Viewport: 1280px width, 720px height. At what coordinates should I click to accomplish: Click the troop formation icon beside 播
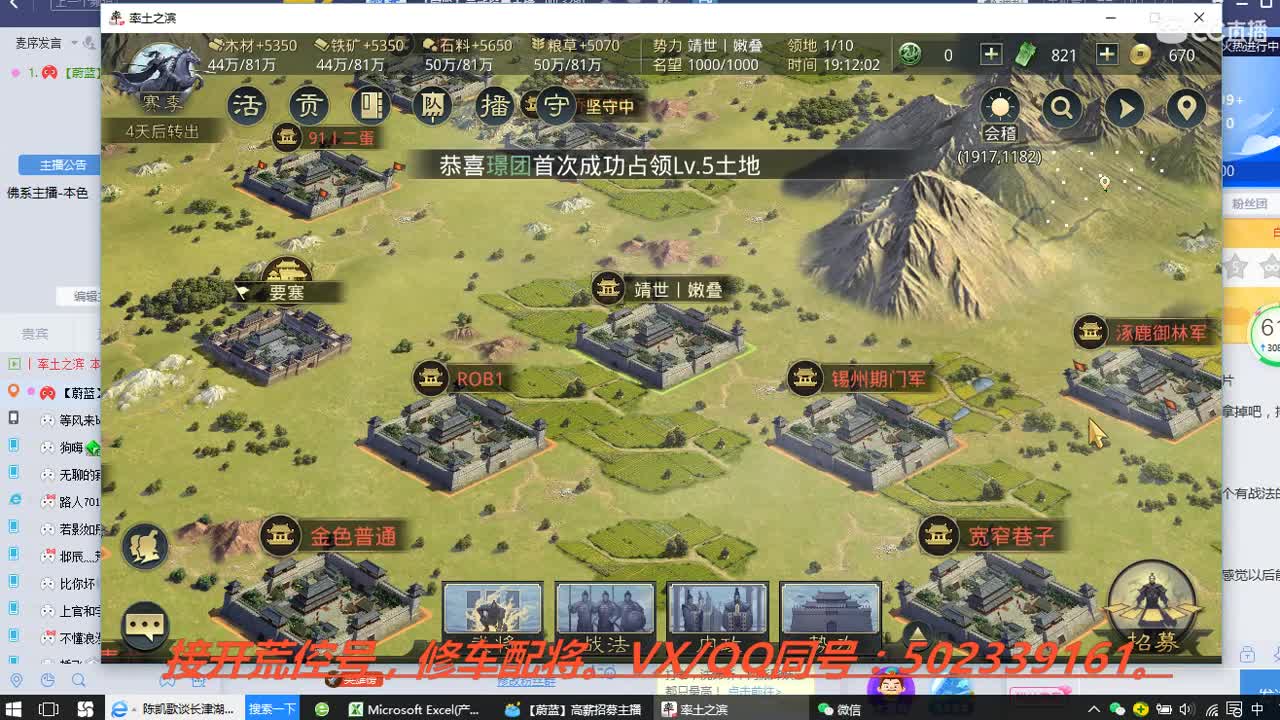click(432, 105)
